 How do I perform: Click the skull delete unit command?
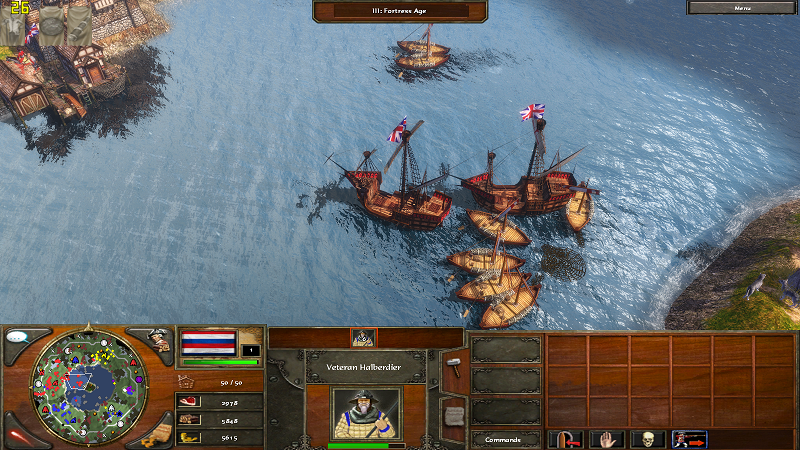point(648,439)
